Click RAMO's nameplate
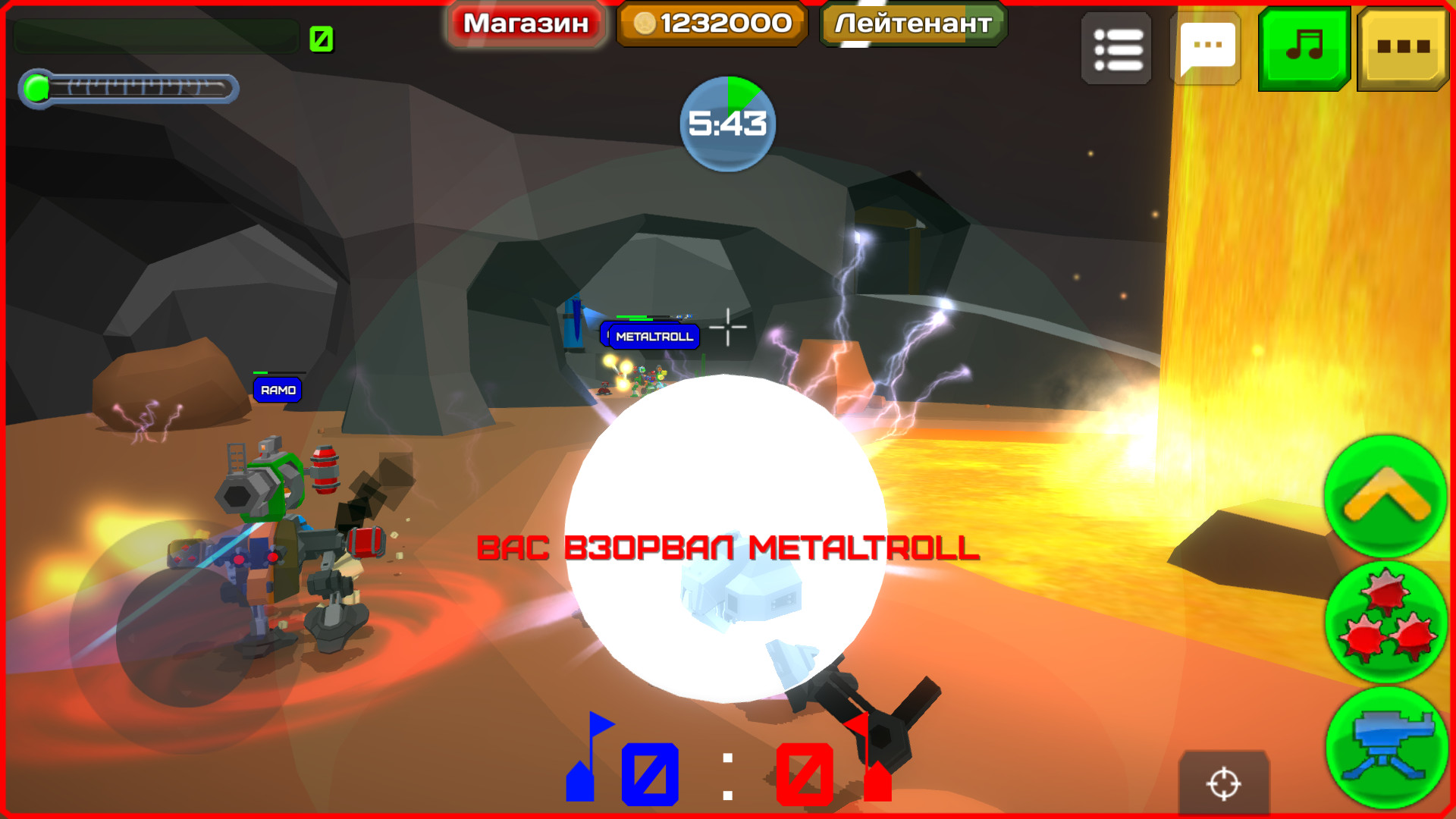The width and height of the screenshot is (1456, 819). (x=277, y=389)
